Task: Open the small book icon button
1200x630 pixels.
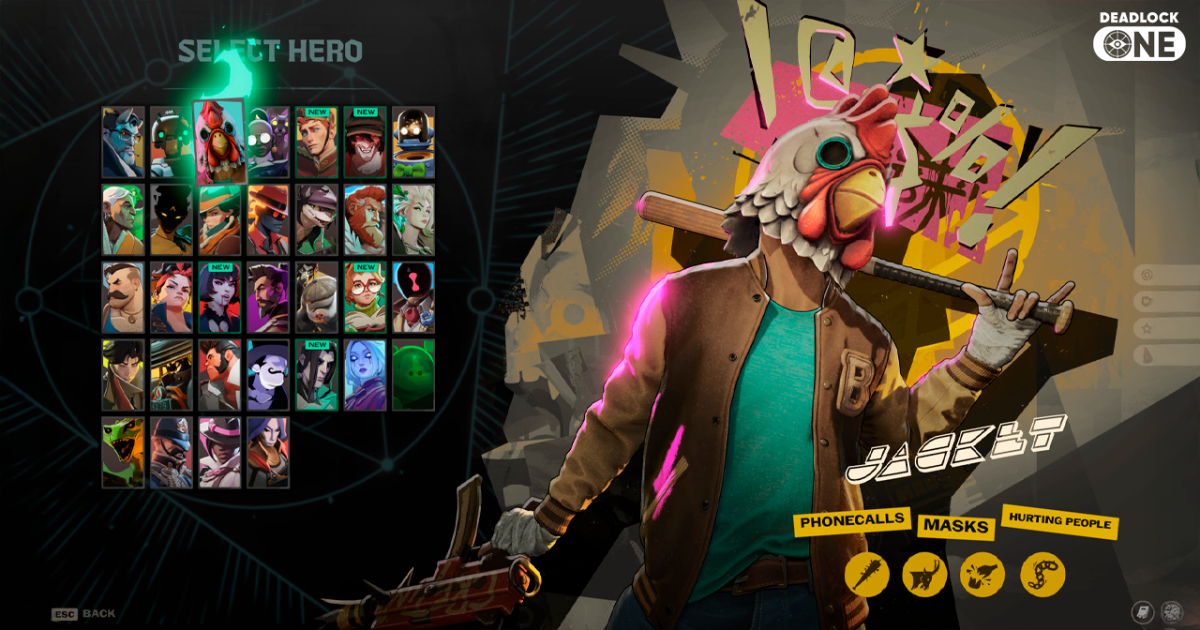Action: (1142, 611)
